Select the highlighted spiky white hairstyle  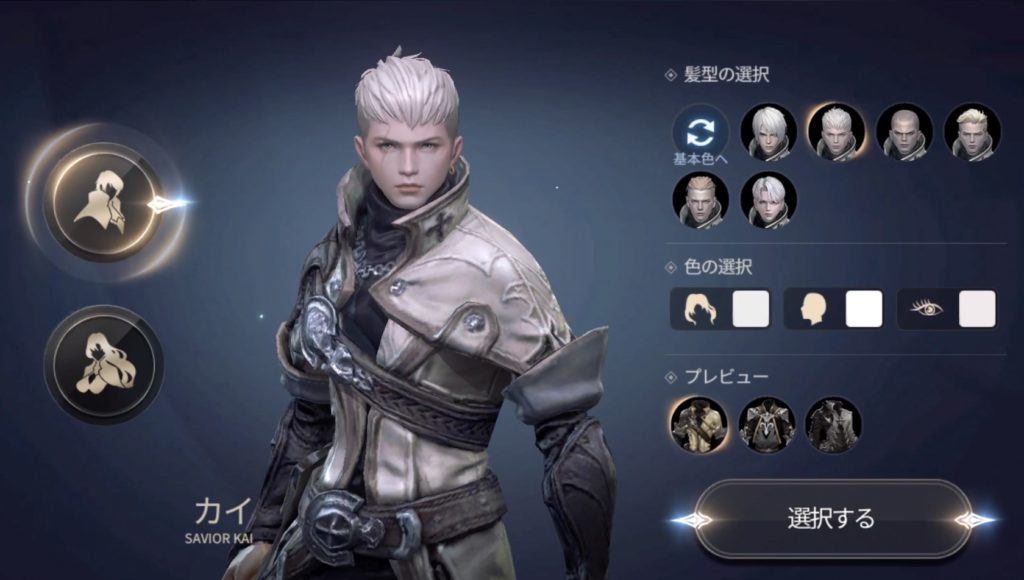[x=836, y=133]
